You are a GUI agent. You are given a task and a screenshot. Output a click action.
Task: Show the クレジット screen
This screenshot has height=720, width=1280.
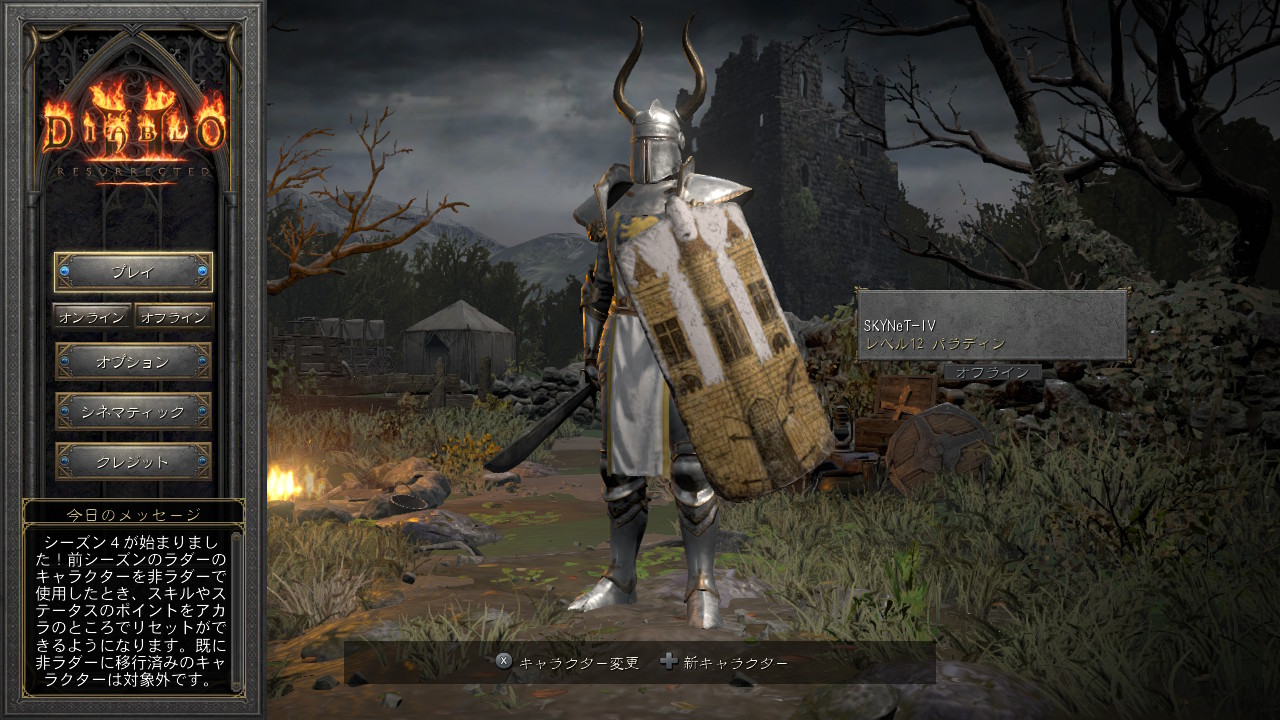(133, 462)
